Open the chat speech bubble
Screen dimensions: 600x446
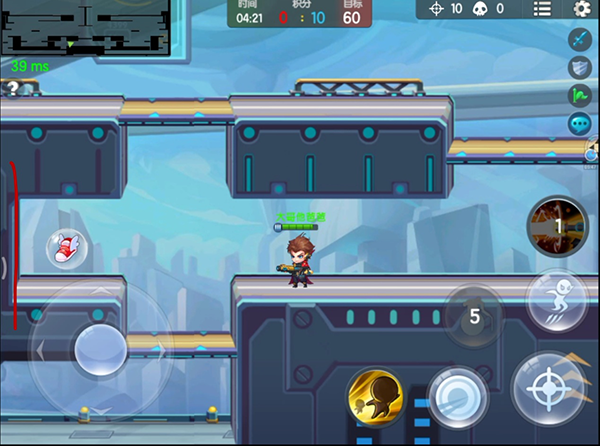[580, 124]
